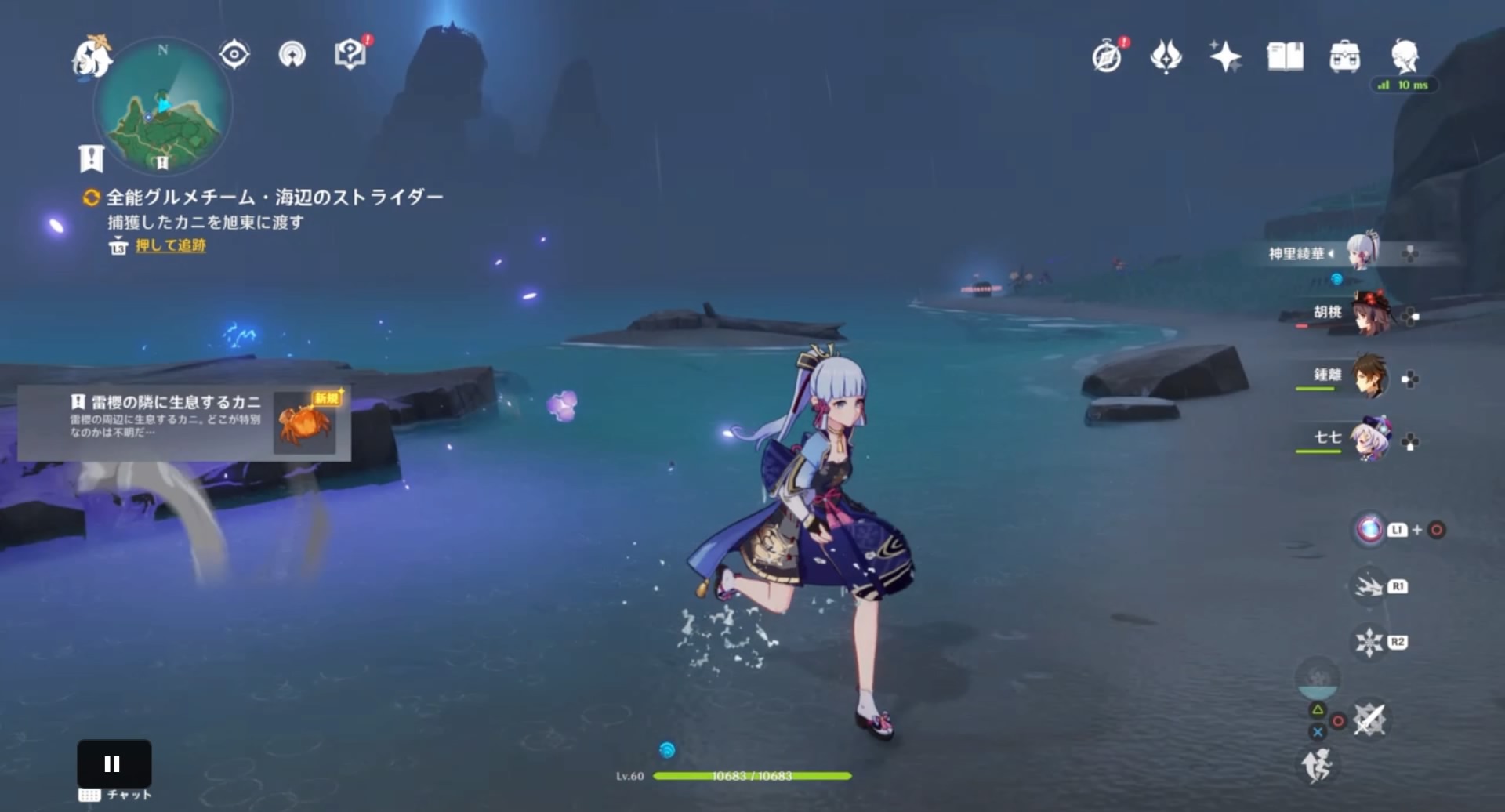The height and width of the screenshot is (812, 1505).
Task: Open チャット from the bottom left
Action: [116, 794]
